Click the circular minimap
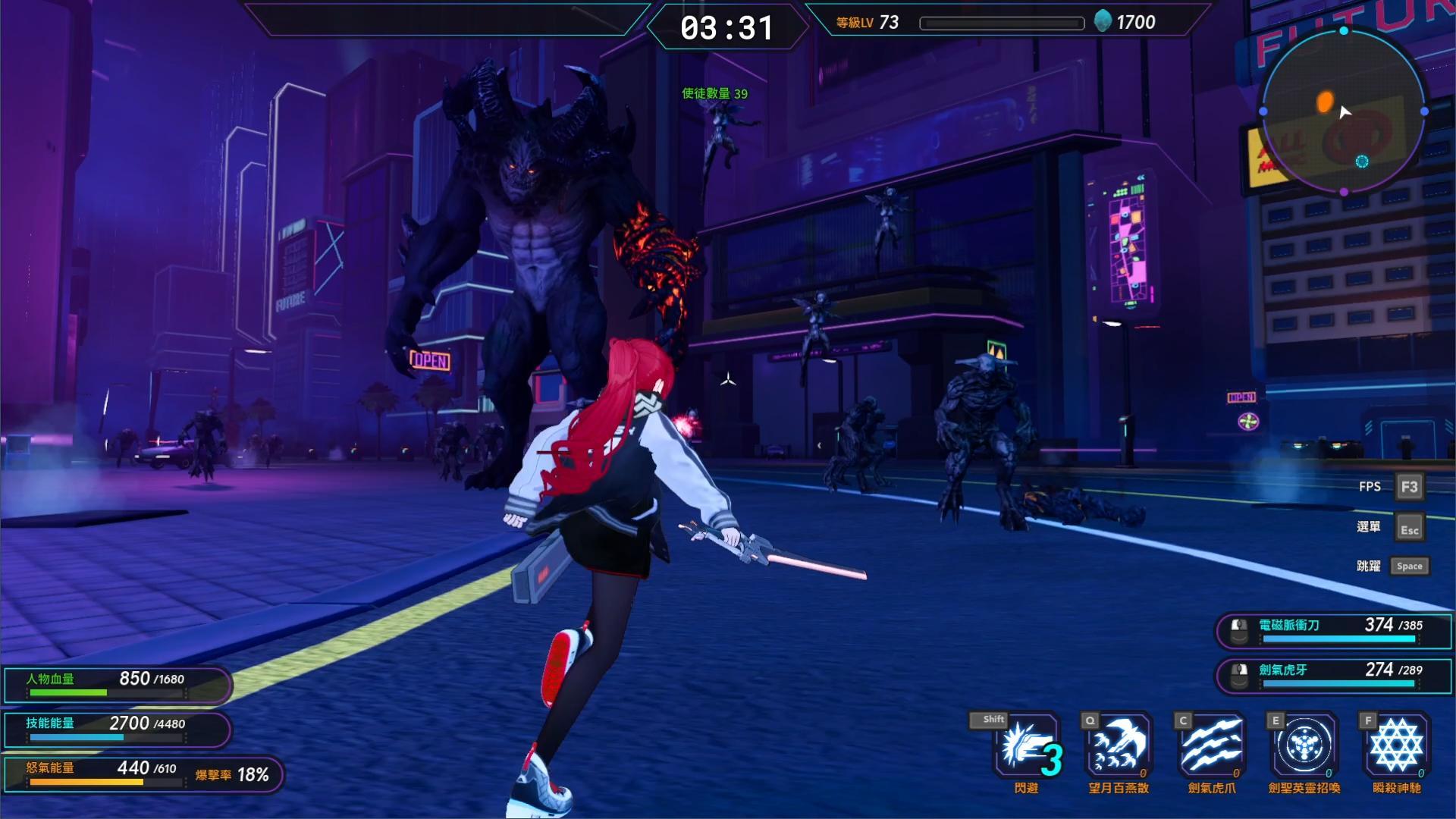The image size is (1456, 819). tap(1343, 111)
